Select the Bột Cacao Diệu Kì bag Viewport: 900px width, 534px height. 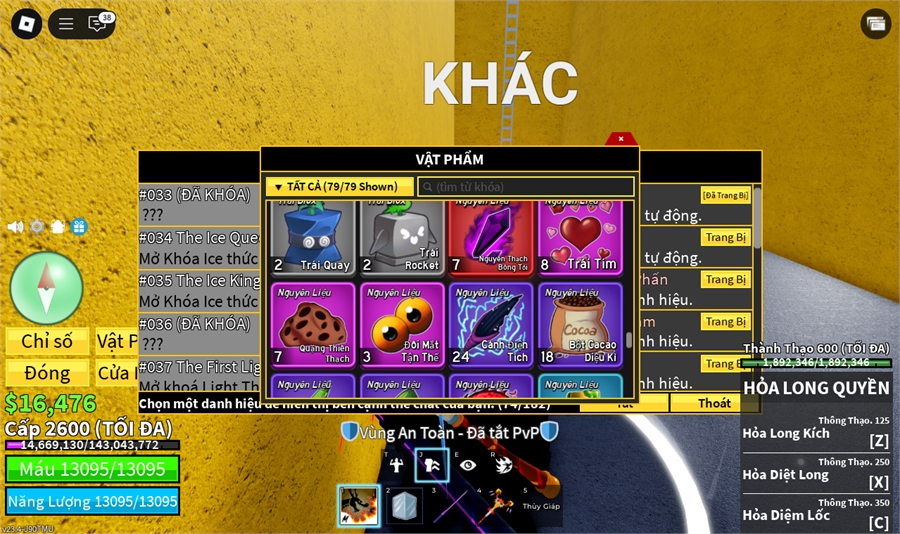(581, 325)
